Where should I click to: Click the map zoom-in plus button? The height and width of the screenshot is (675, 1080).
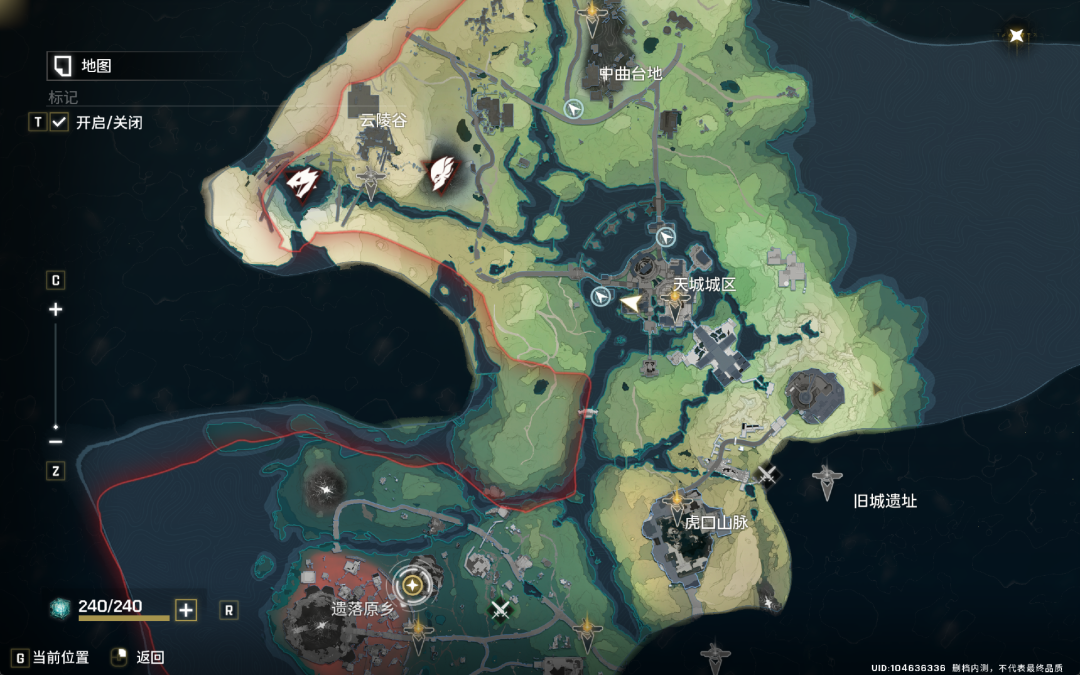[56, 310]
